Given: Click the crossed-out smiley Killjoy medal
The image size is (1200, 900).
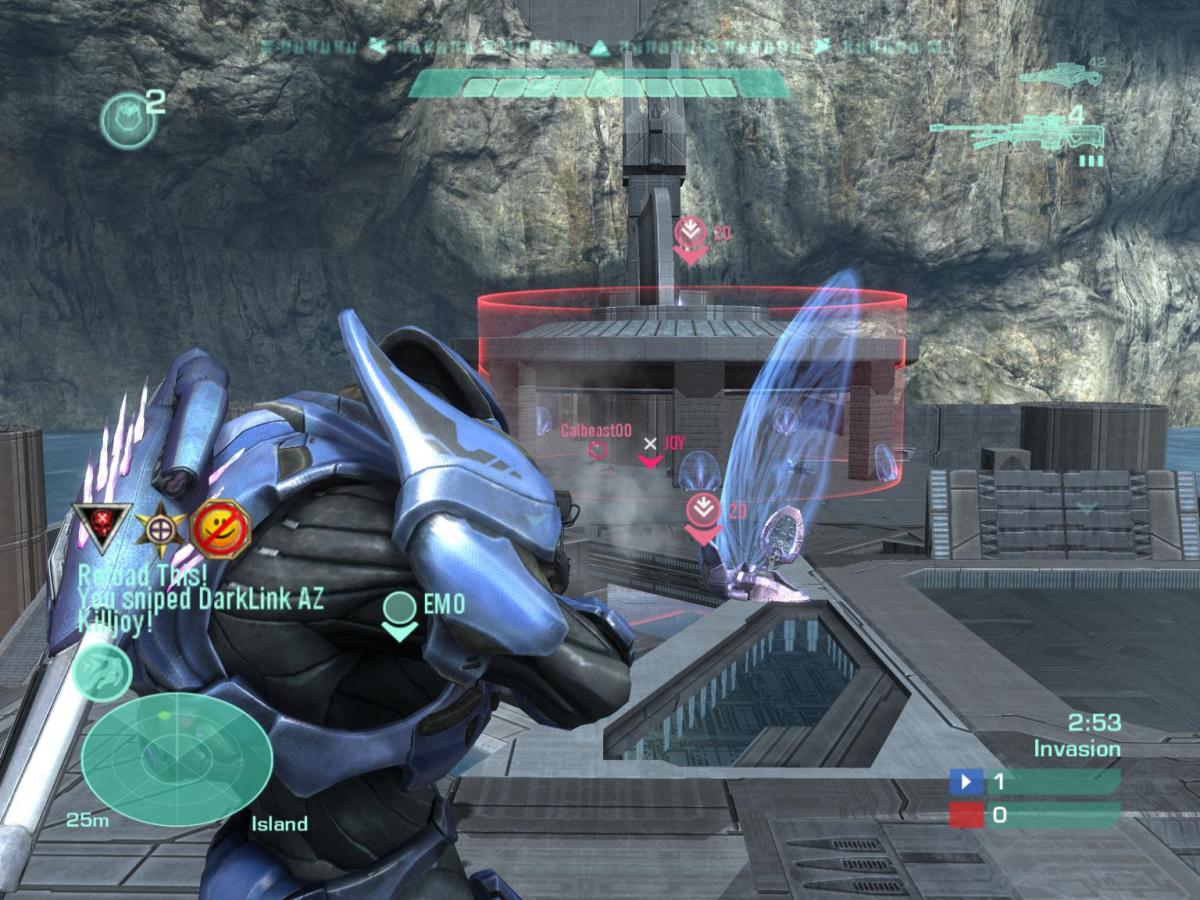Looking at the screenshot, I should click(220, 527).
